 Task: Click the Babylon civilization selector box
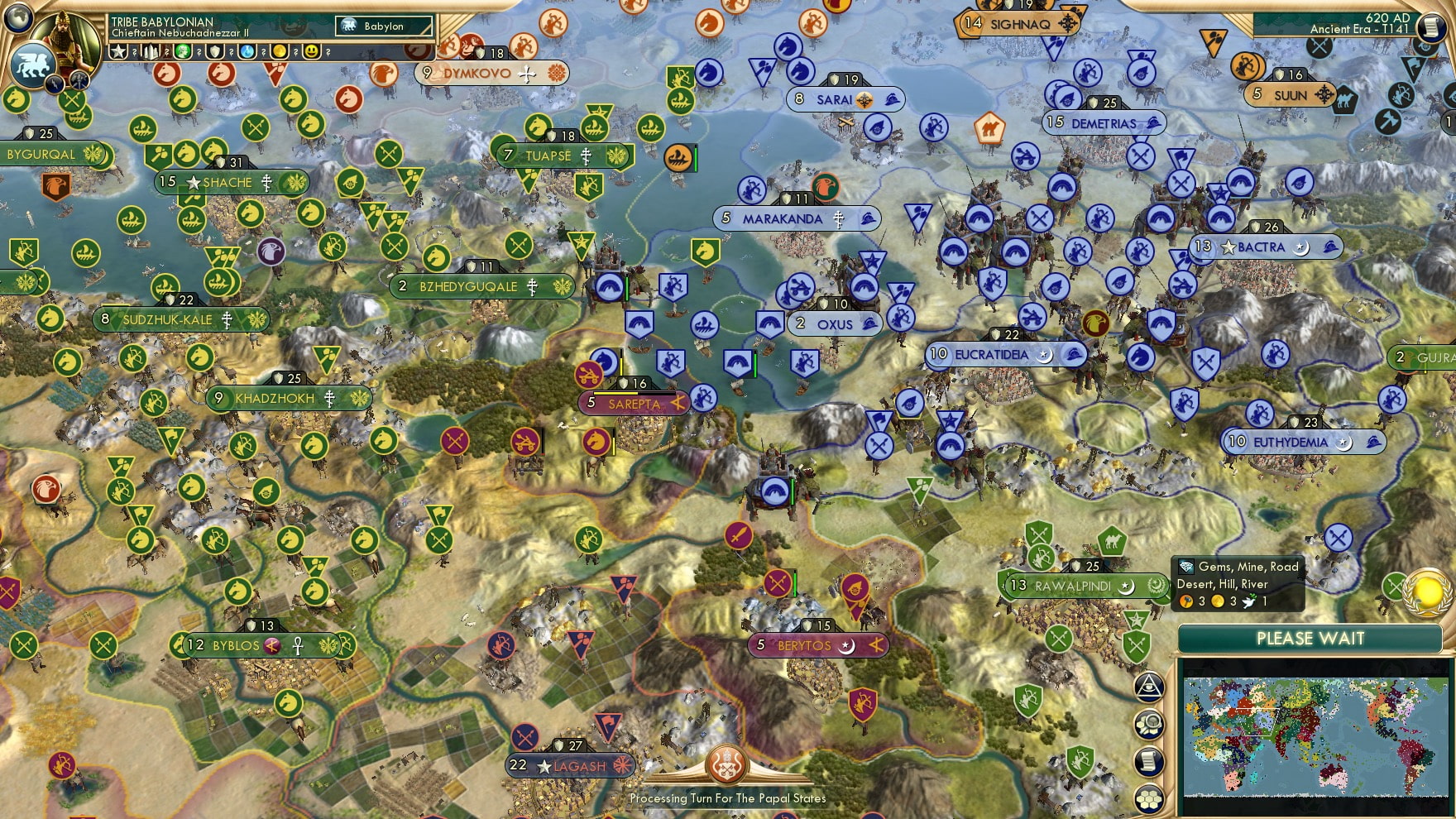[384, 26]
